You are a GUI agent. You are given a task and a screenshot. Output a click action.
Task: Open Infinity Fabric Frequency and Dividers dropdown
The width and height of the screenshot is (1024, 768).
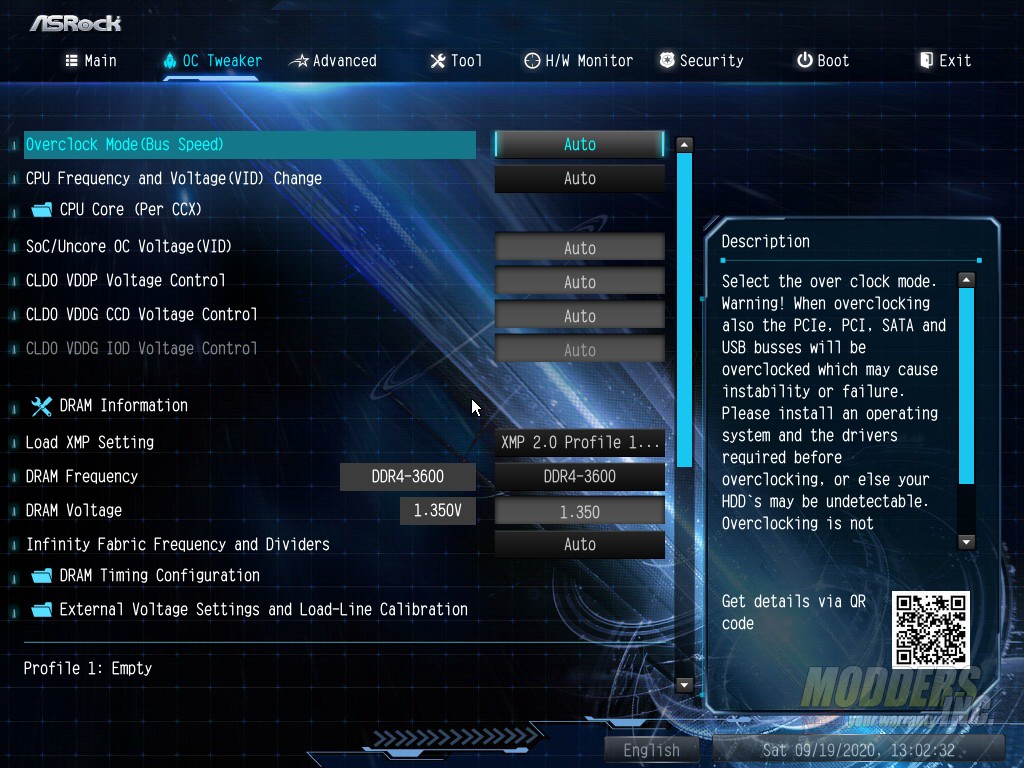(x=579, y=545)
